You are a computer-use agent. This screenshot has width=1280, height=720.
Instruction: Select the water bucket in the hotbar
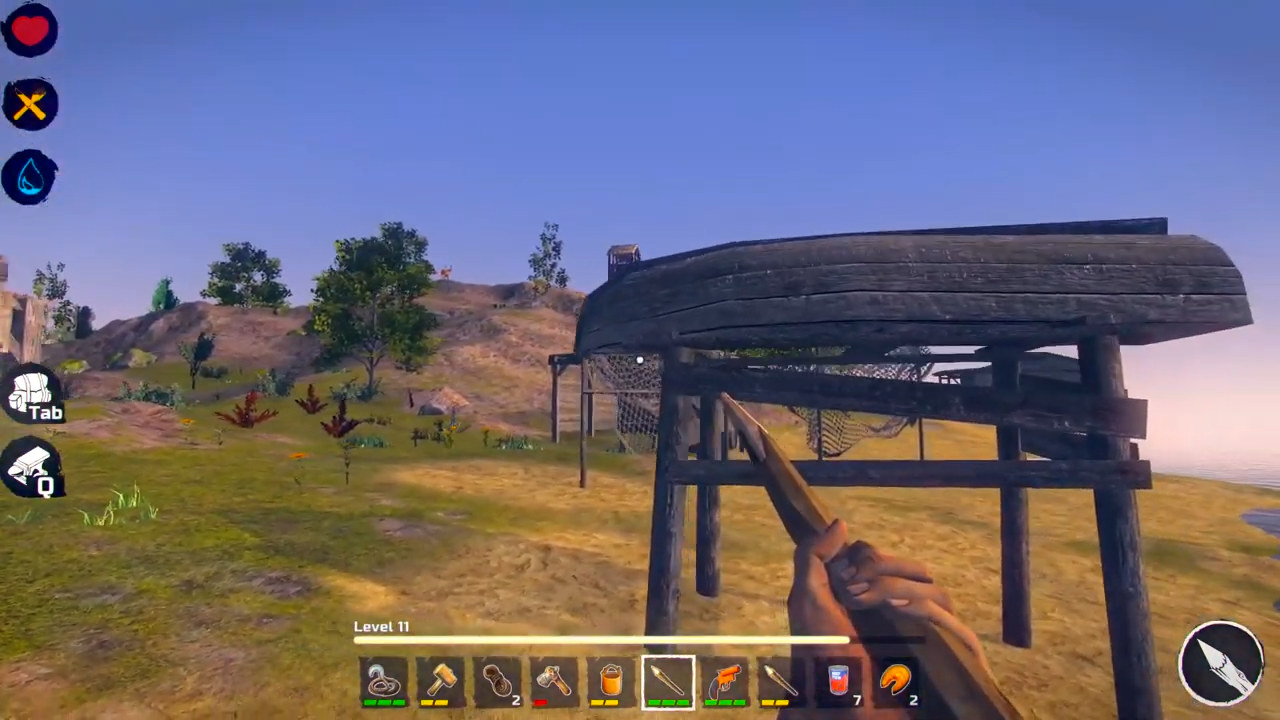pyautogui.click(x=610, y=681)
